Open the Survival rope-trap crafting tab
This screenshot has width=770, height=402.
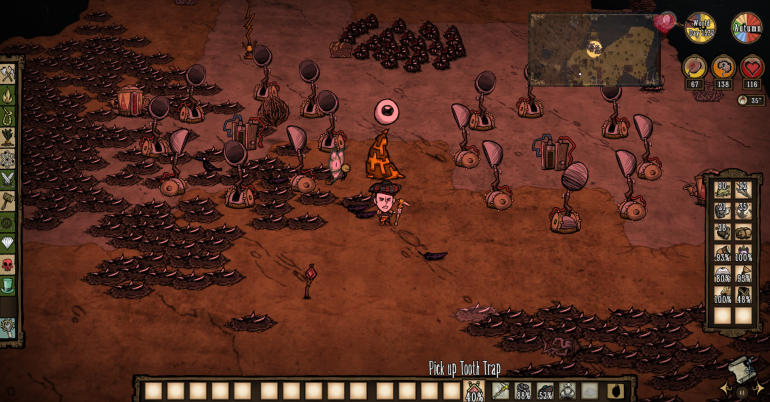coord(8,117)
